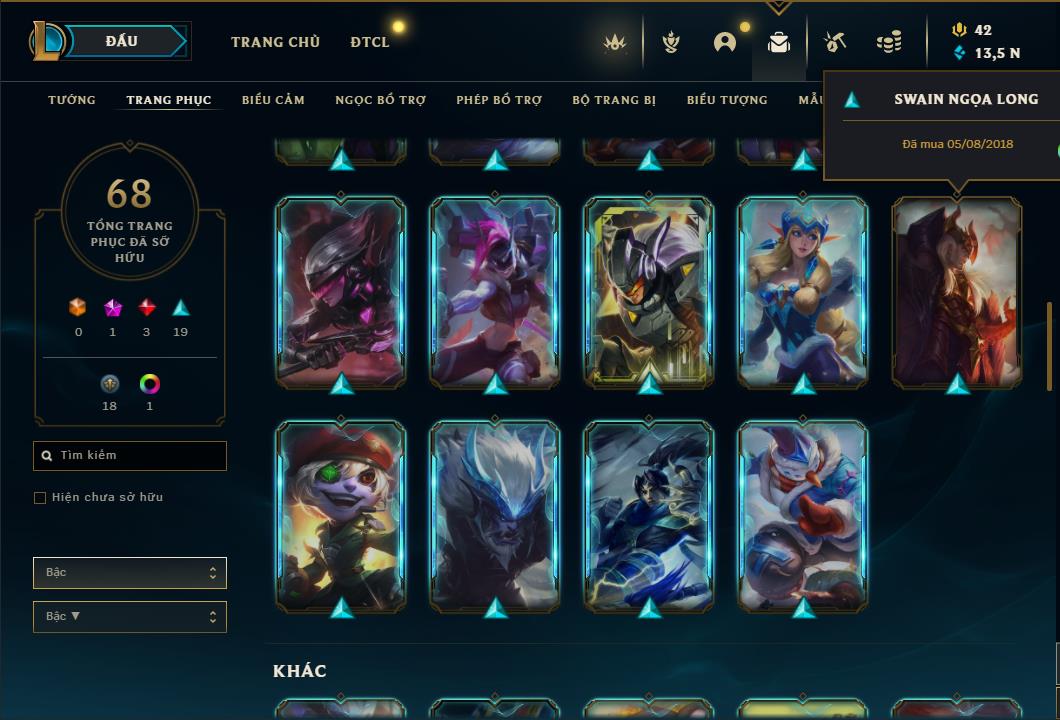Go to the ĐTCL section
1060x720 pixels.
pos(370,42)
